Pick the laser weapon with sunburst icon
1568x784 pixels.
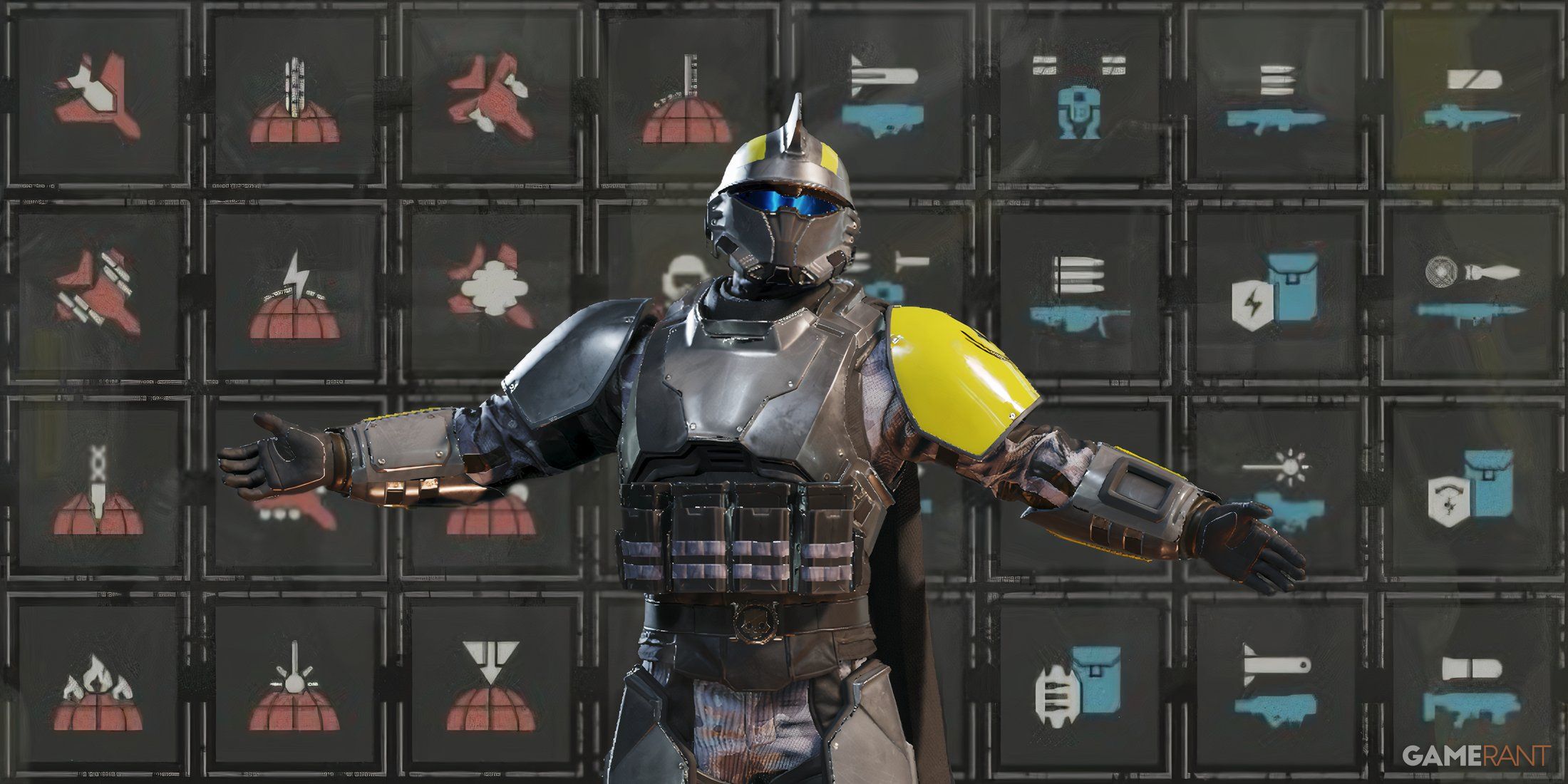[x=1276, y=485]
